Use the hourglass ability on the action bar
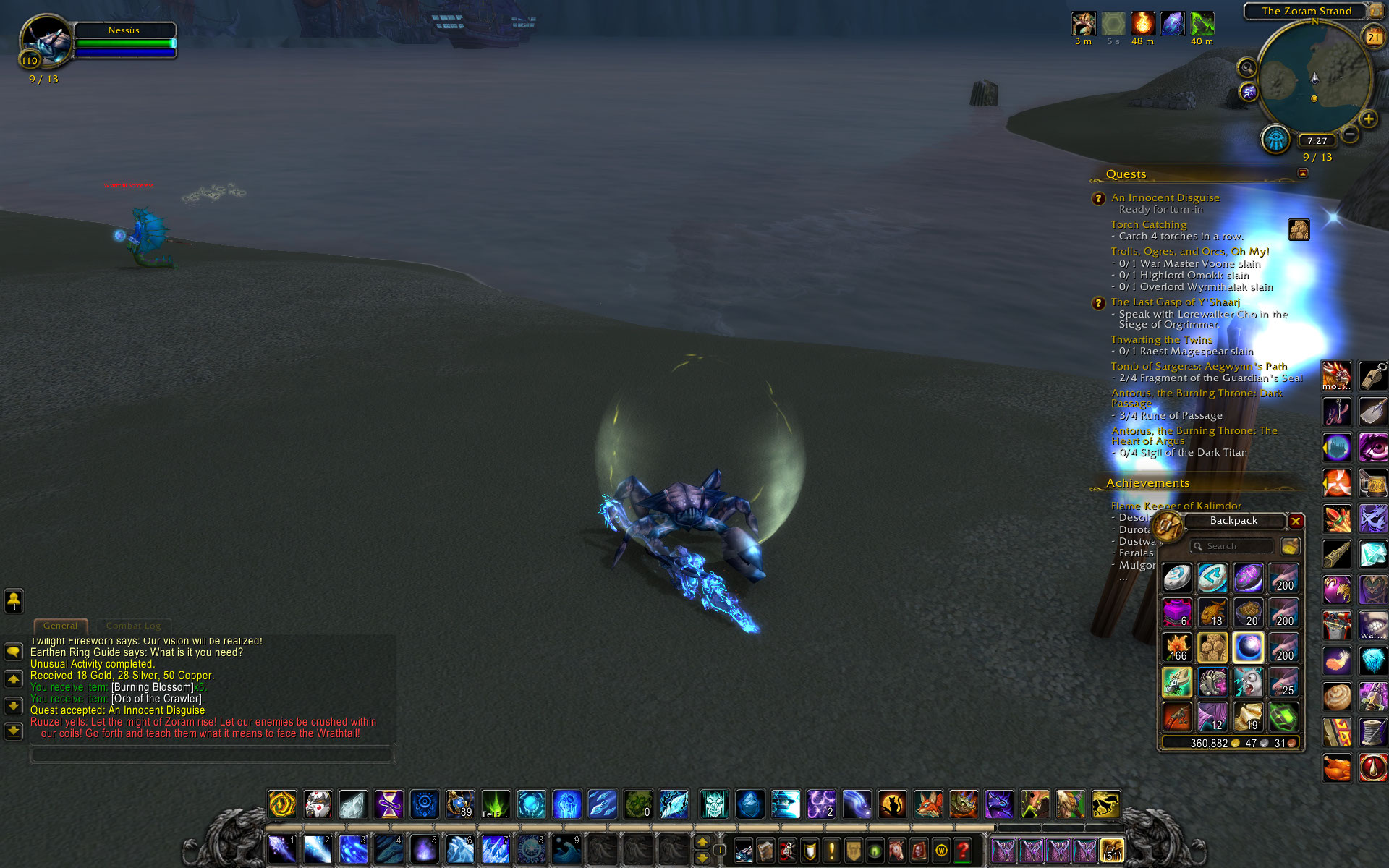The height and width of the screenshot is (868, 1389). (x=388, y=804)
